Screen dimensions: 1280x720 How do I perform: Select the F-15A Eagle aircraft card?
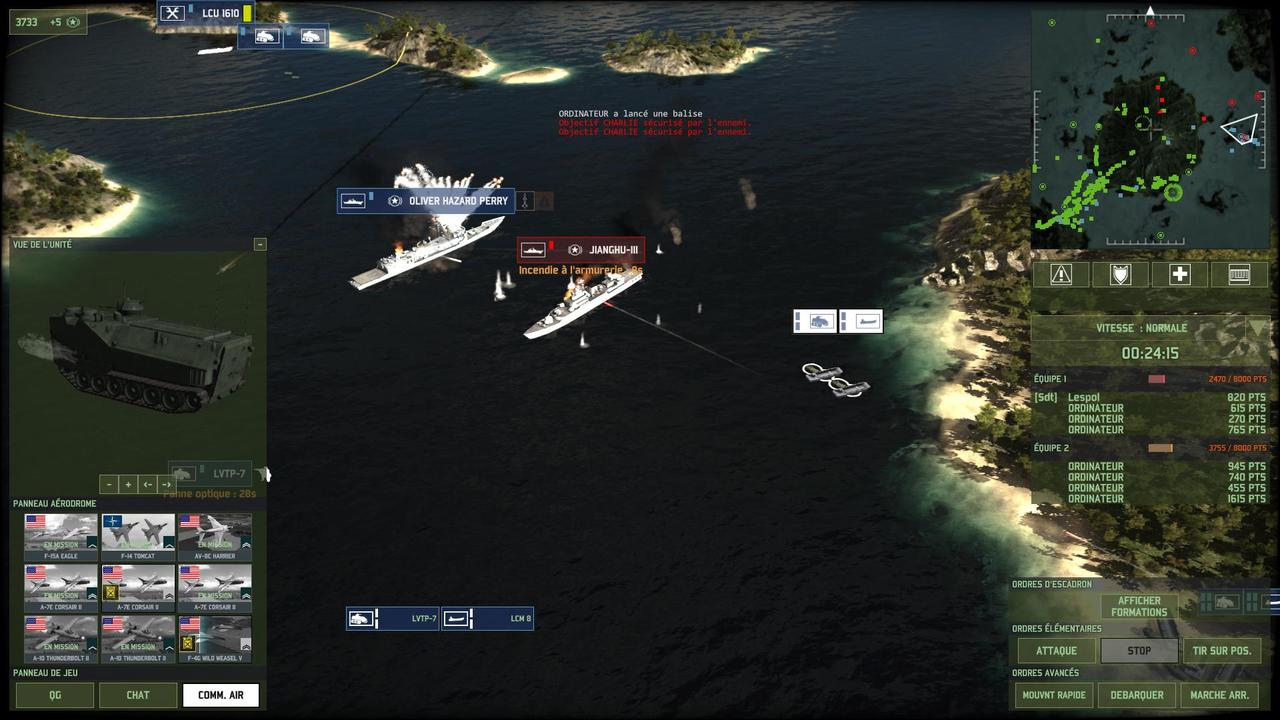tap(61, 537)
